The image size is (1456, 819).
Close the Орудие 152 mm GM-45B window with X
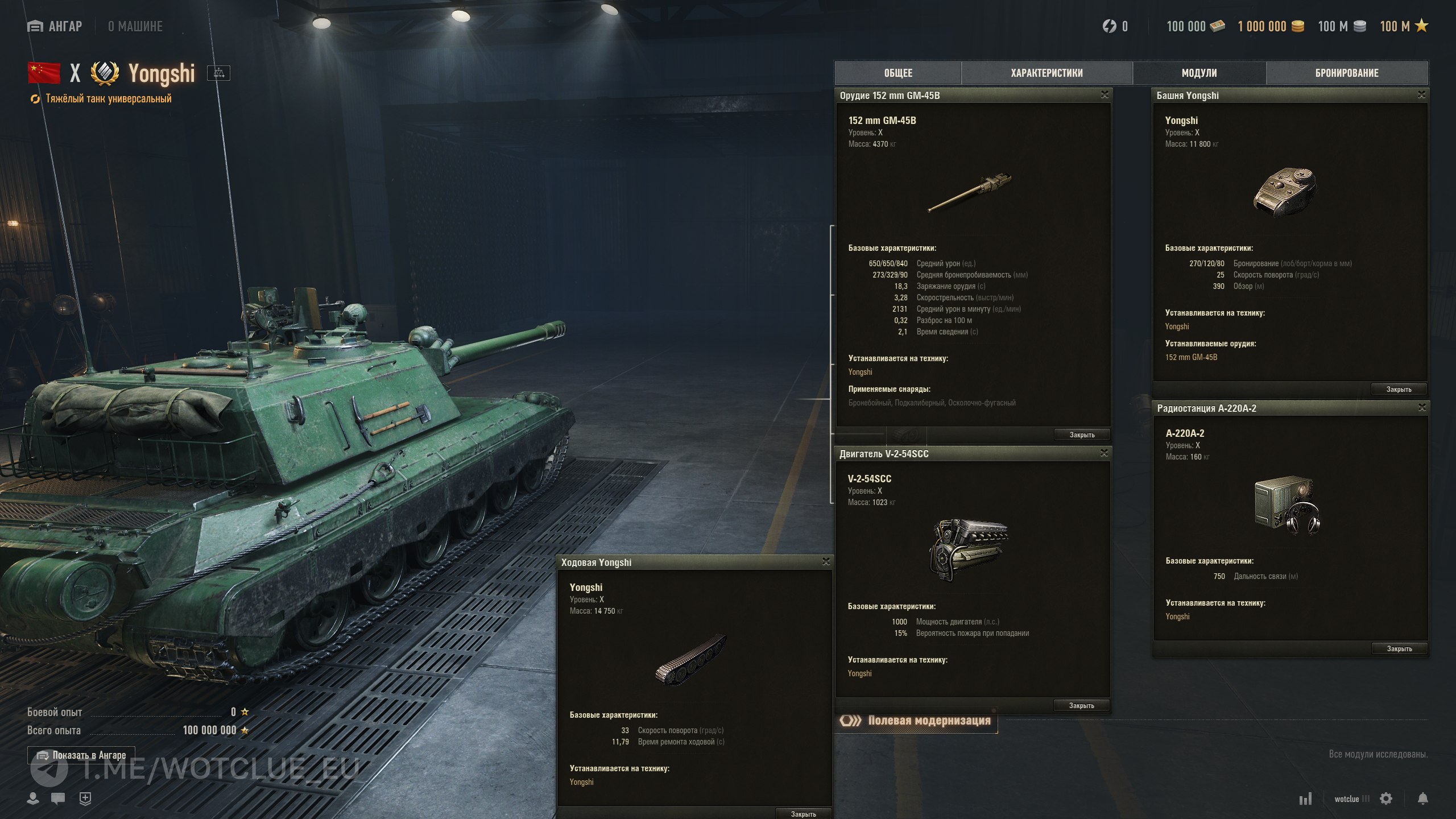pos(1105,95)
